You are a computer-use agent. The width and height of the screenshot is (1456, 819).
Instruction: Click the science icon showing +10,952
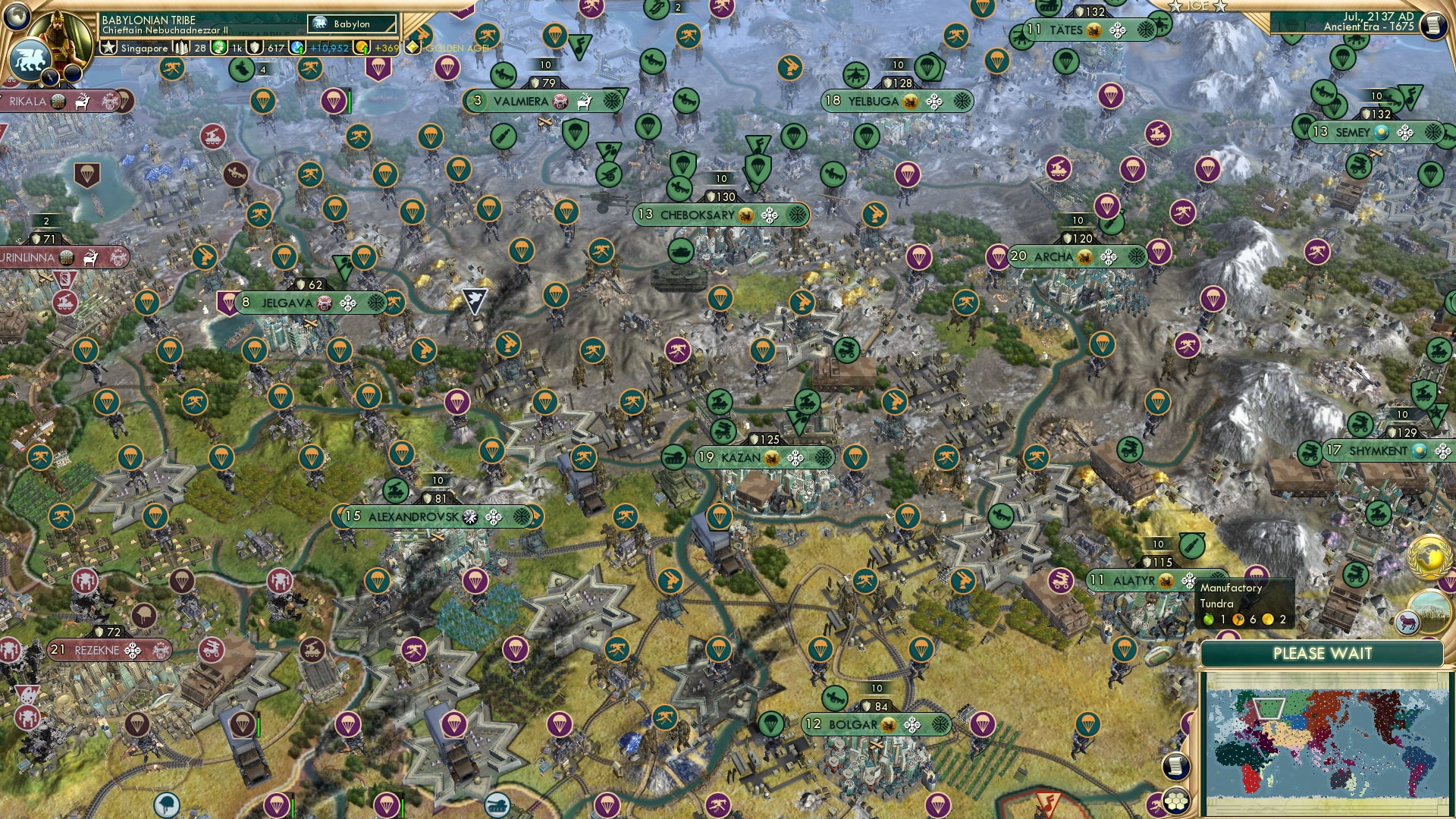coord(296,47)
